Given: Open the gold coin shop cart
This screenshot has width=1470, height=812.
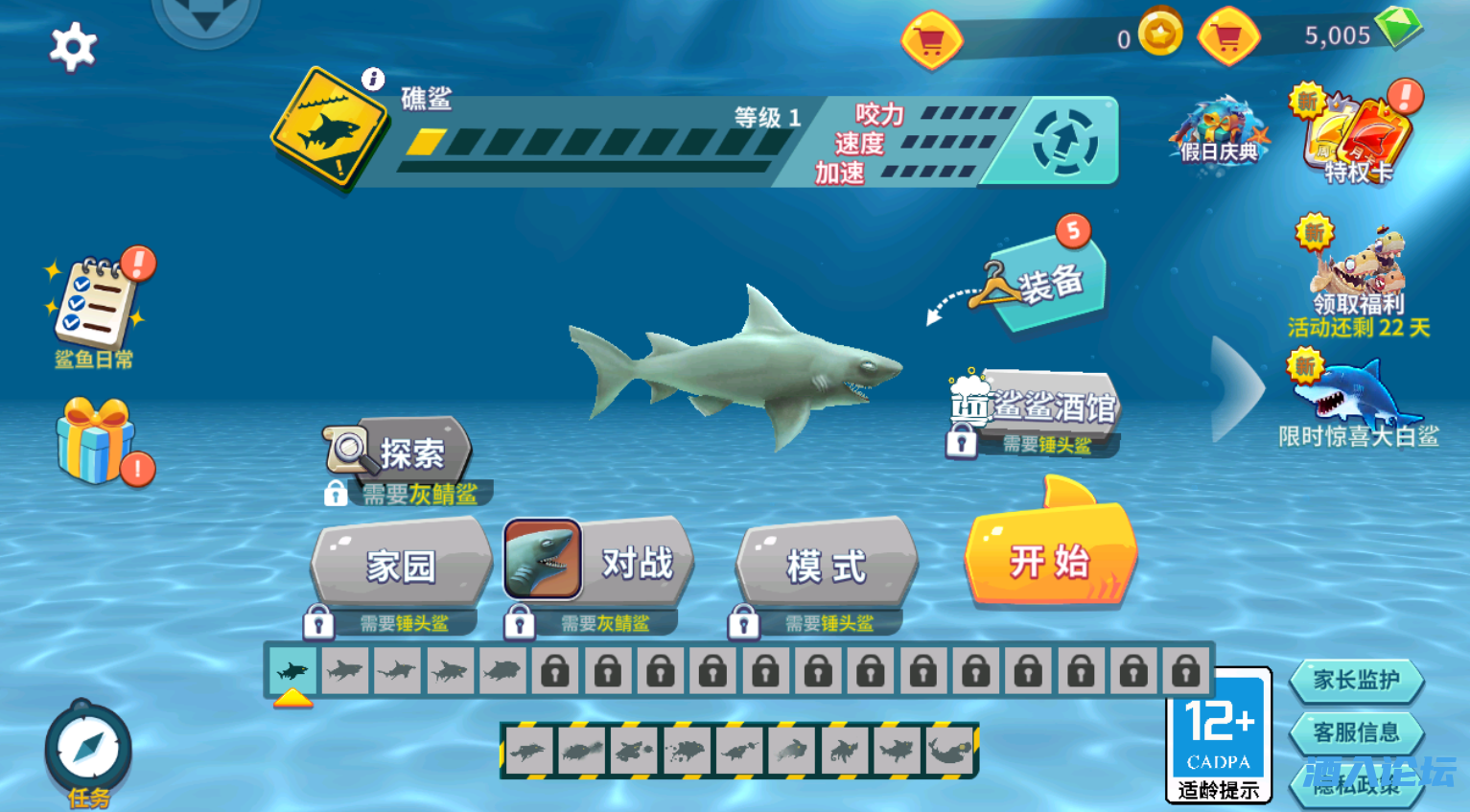Looking at the screenshot, I should coord(931,40).
